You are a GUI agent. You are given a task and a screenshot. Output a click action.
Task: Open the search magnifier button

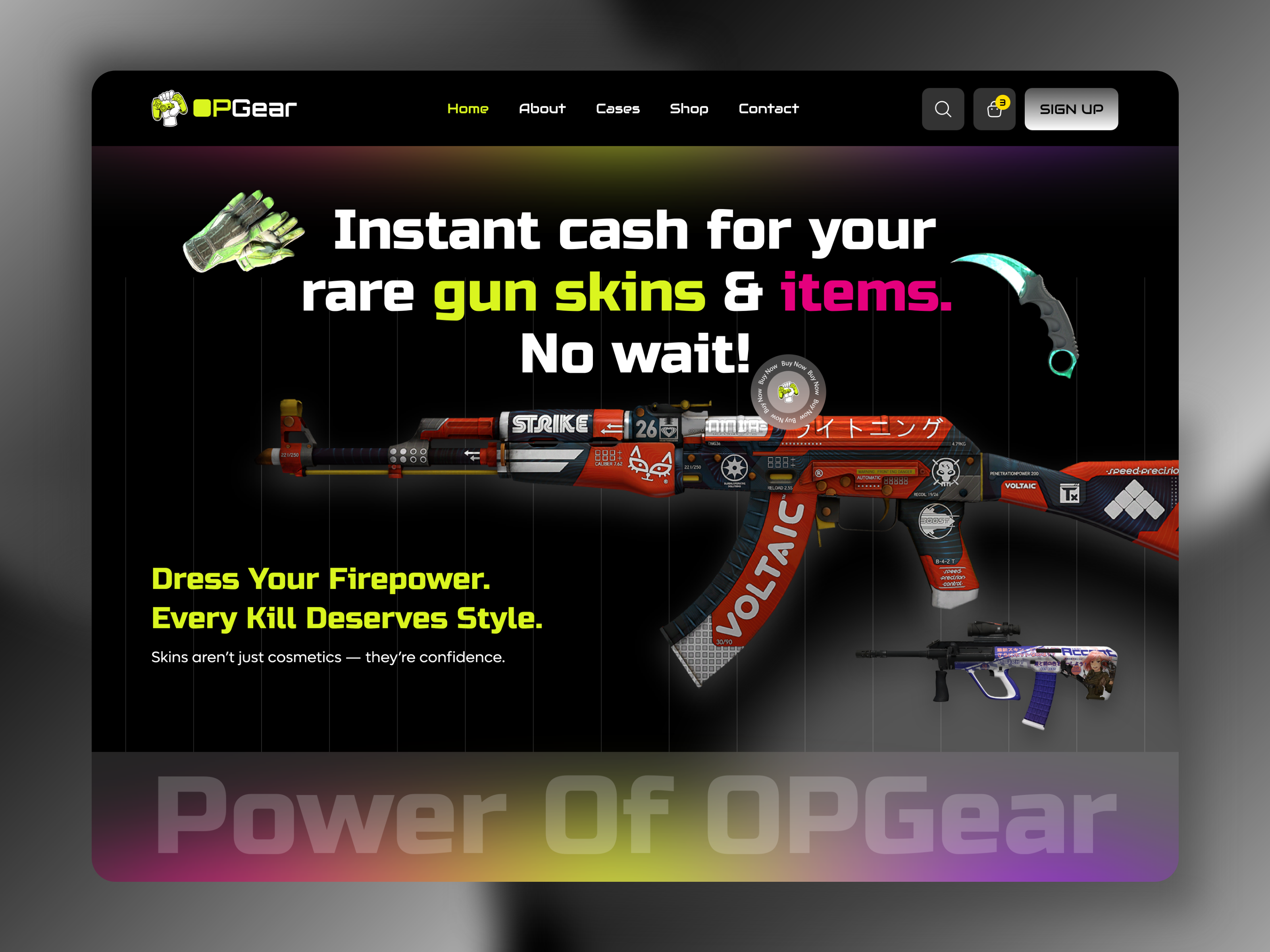click(942, 109)
